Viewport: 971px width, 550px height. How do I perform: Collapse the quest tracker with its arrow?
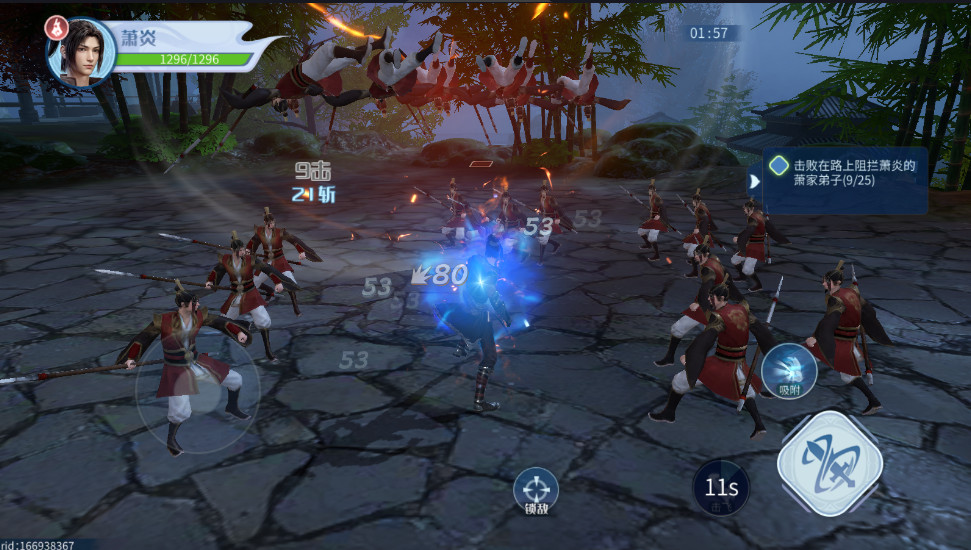pos(753,181)
